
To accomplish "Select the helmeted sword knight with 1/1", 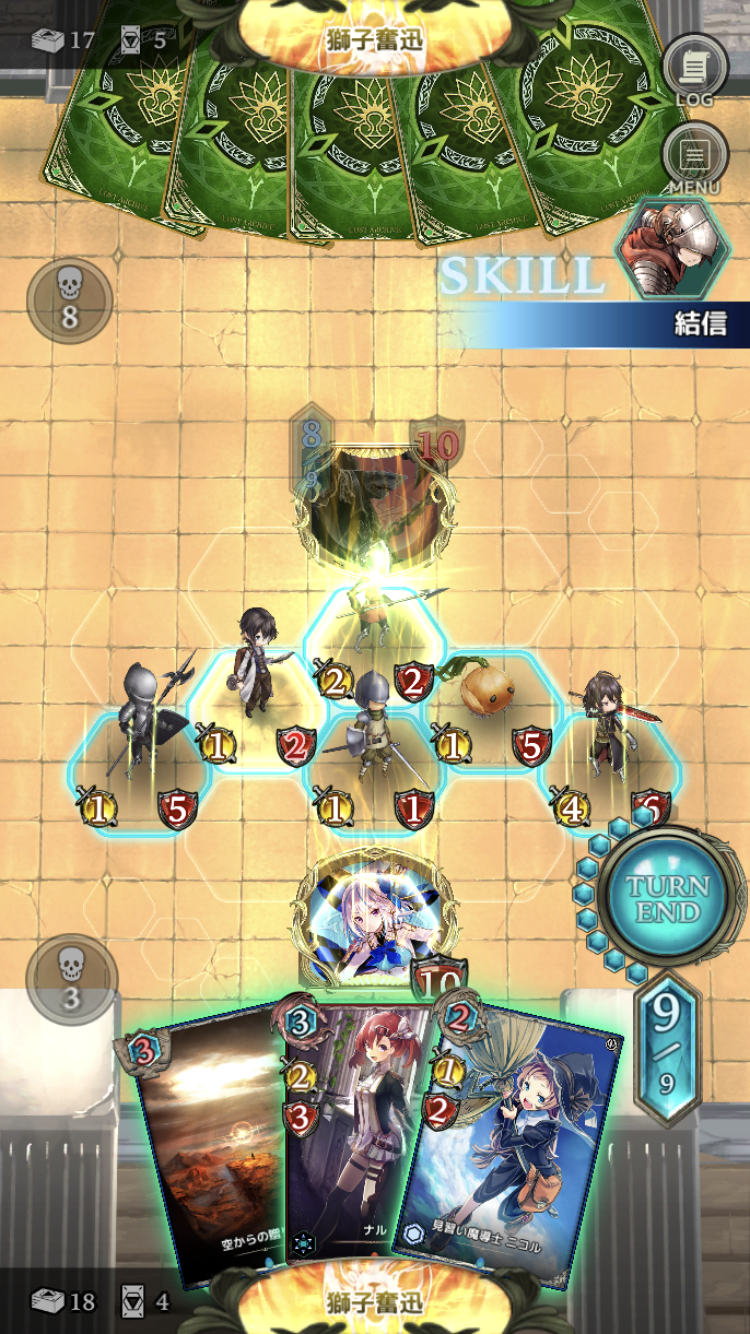I will (x=372, y=740).
